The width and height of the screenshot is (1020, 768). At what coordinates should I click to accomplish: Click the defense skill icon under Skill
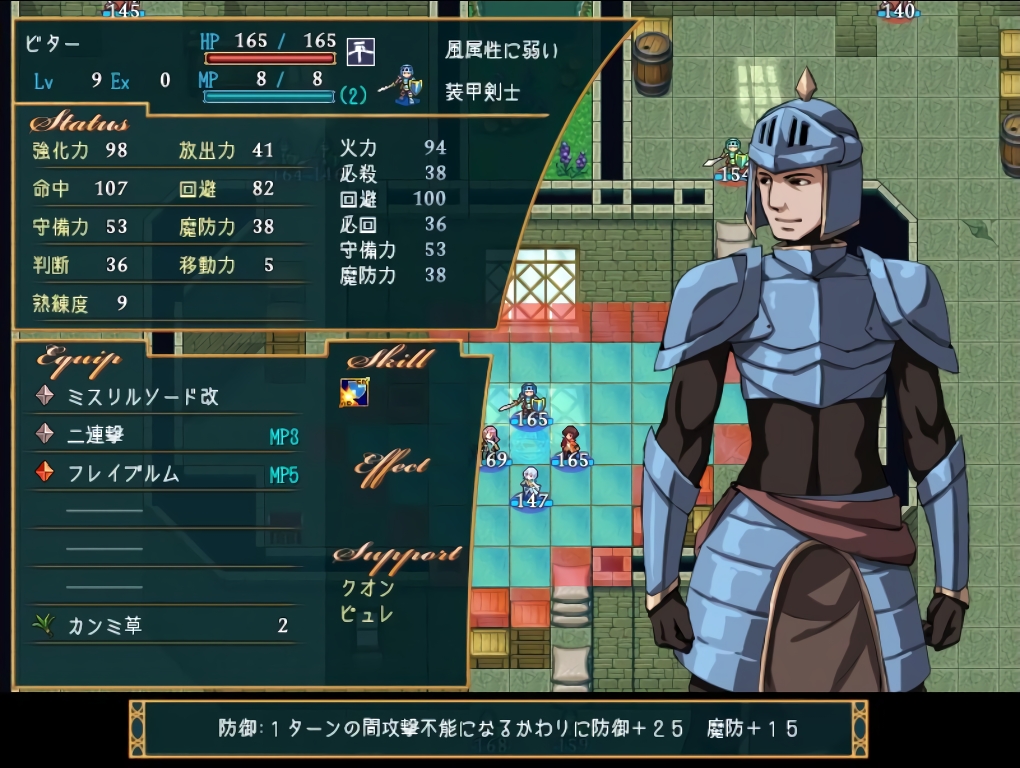coord(354,392)
